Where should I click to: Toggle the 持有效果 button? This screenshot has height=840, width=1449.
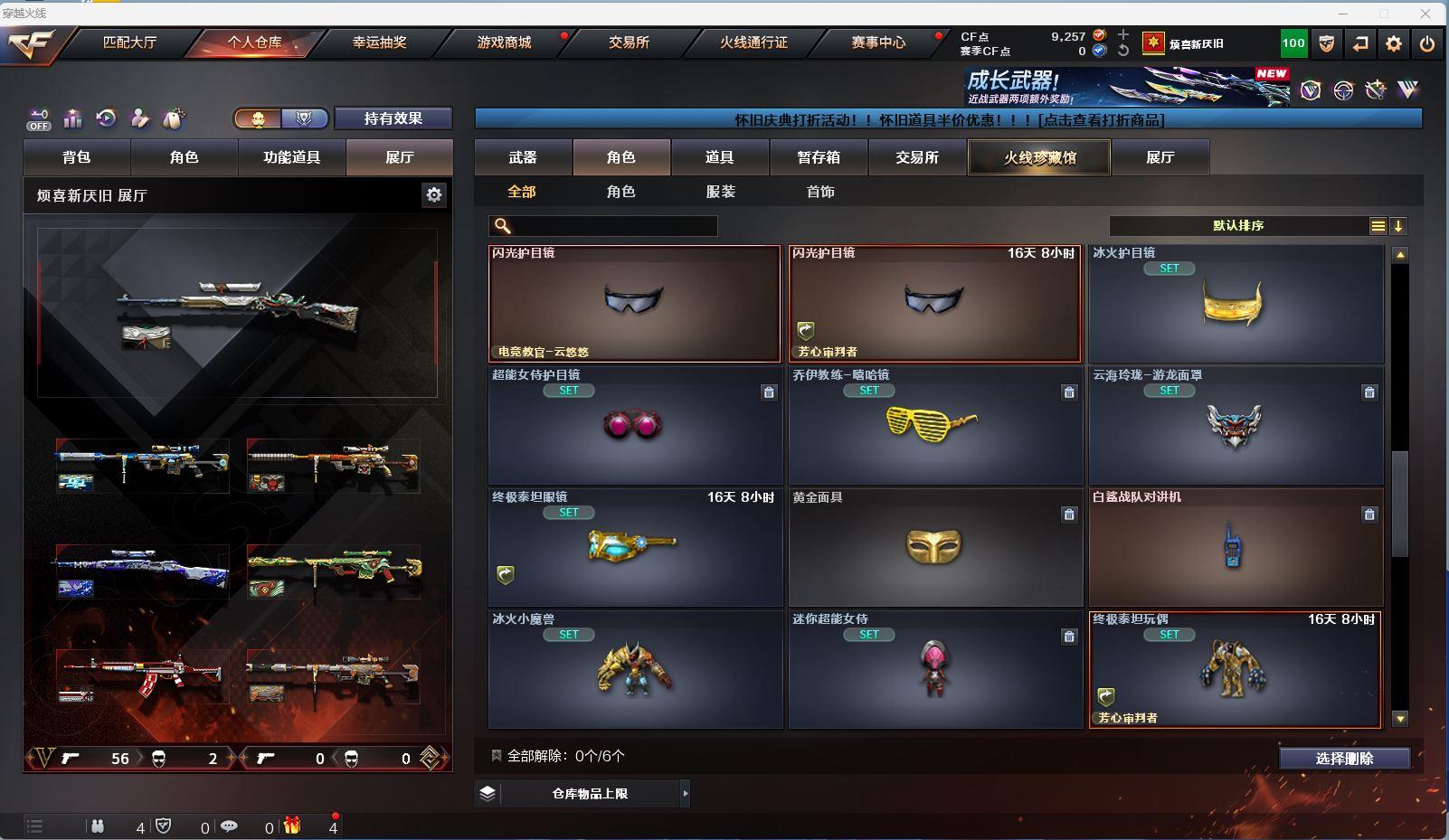(x=393, y=118)
